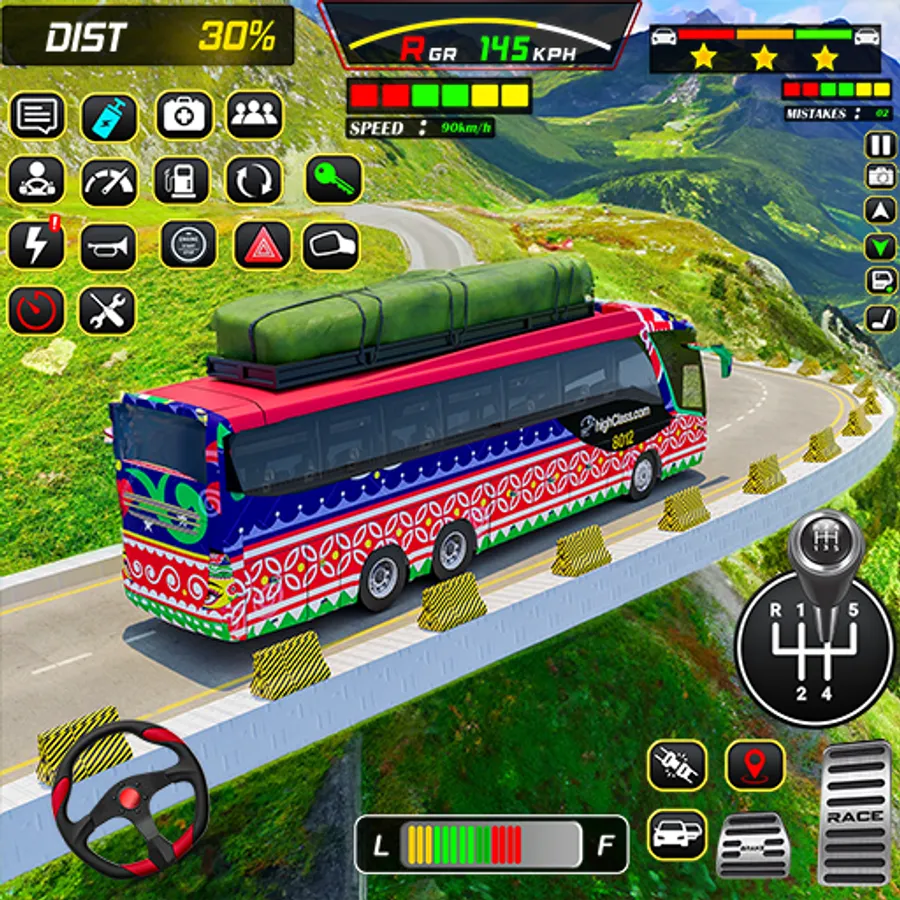Toggle the red hazard warning triangle
The image size is (900, 900).
coord(262,245)
